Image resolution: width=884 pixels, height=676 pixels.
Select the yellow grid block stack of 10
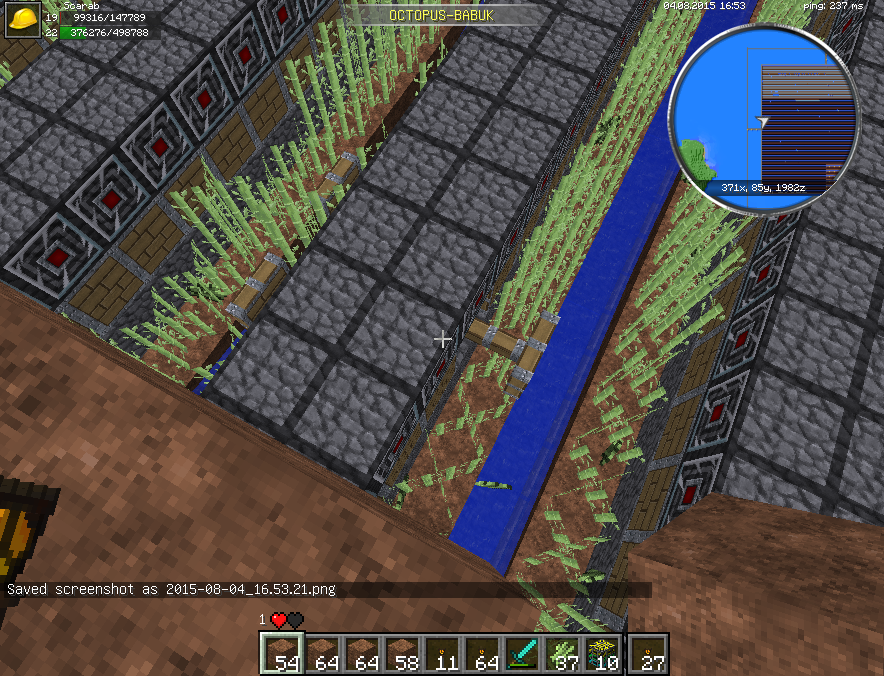point(602,654)
